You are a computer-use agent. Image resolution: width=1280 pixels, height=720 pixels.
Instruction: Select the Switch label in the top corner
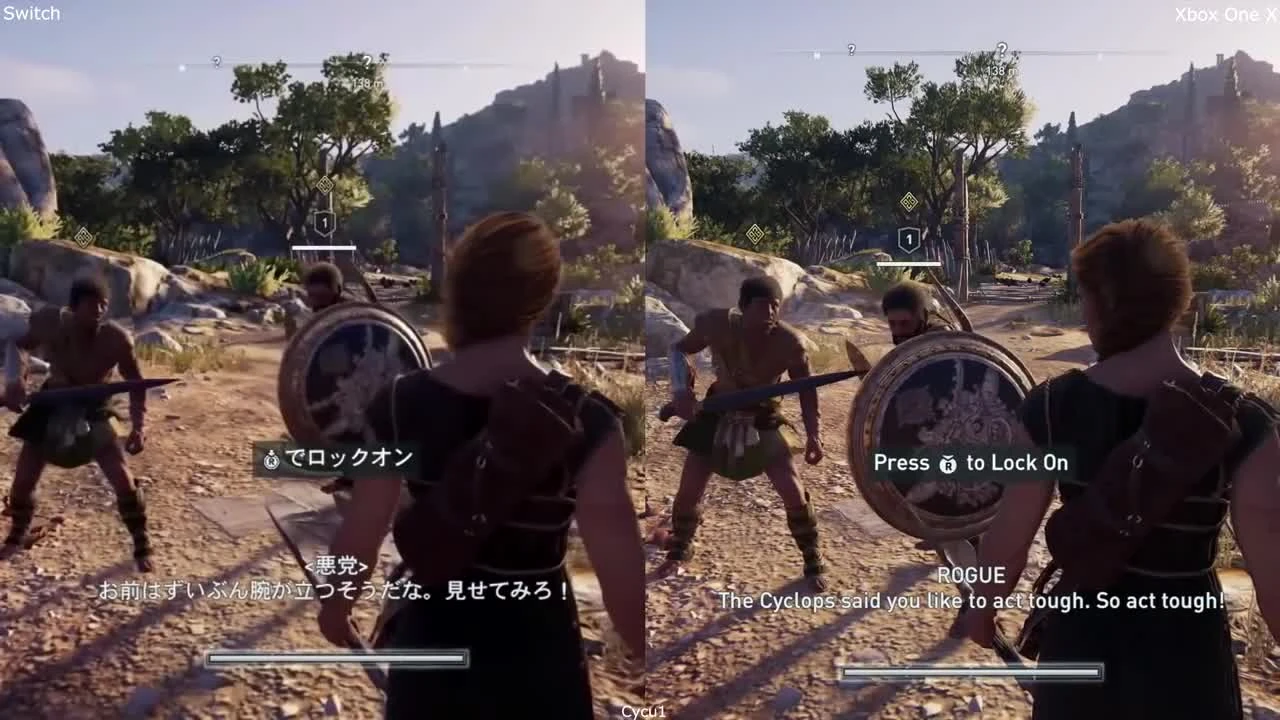click(x=30, y=14)
